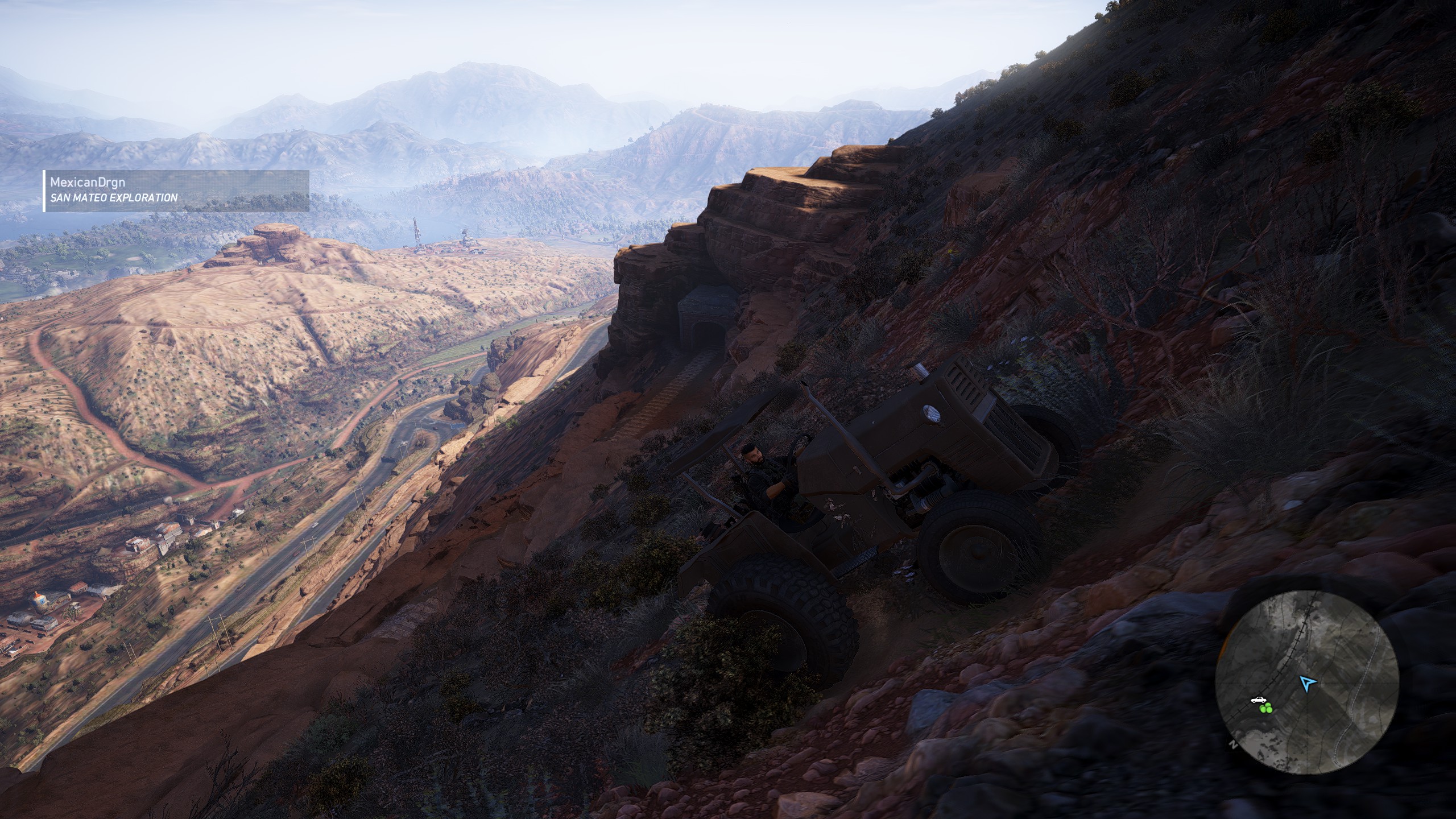Select the blue player arrow on the minimap
The image size is (1456, 819).
1308,683
